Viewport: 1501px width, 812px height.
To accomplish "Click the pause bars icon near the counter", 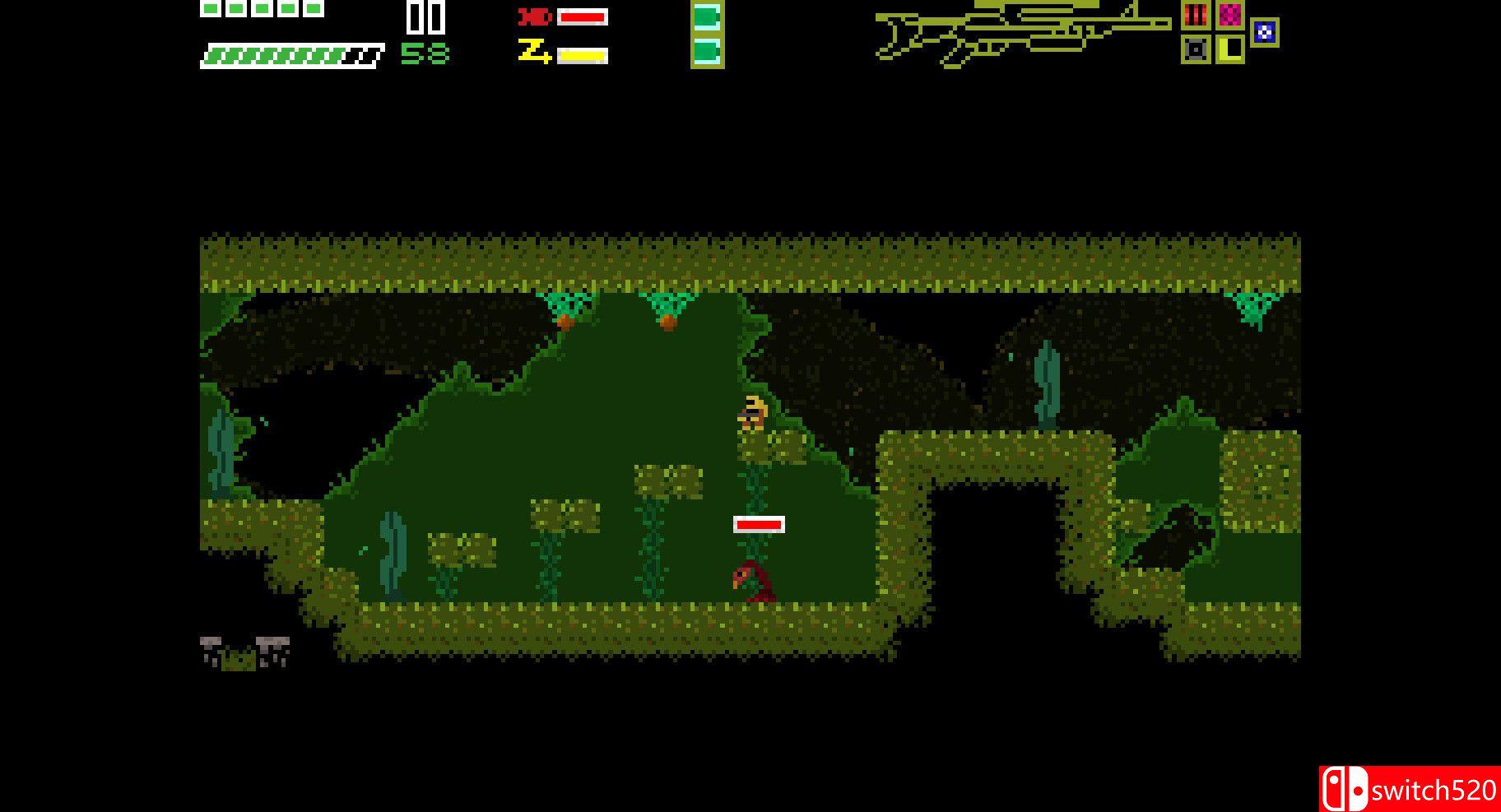I will click(426, 19).
